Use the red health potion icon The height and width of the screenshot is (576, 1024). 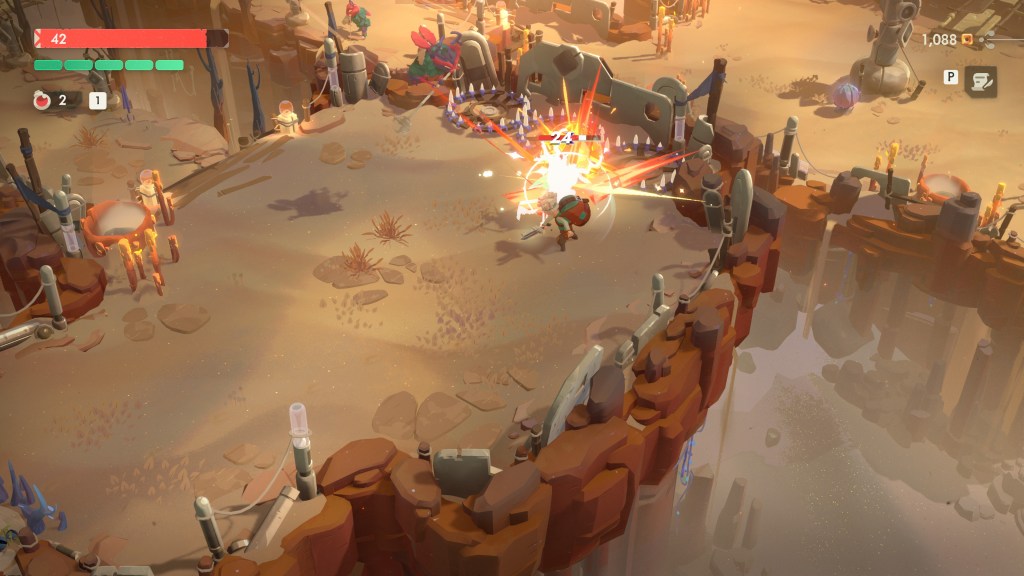42,99
